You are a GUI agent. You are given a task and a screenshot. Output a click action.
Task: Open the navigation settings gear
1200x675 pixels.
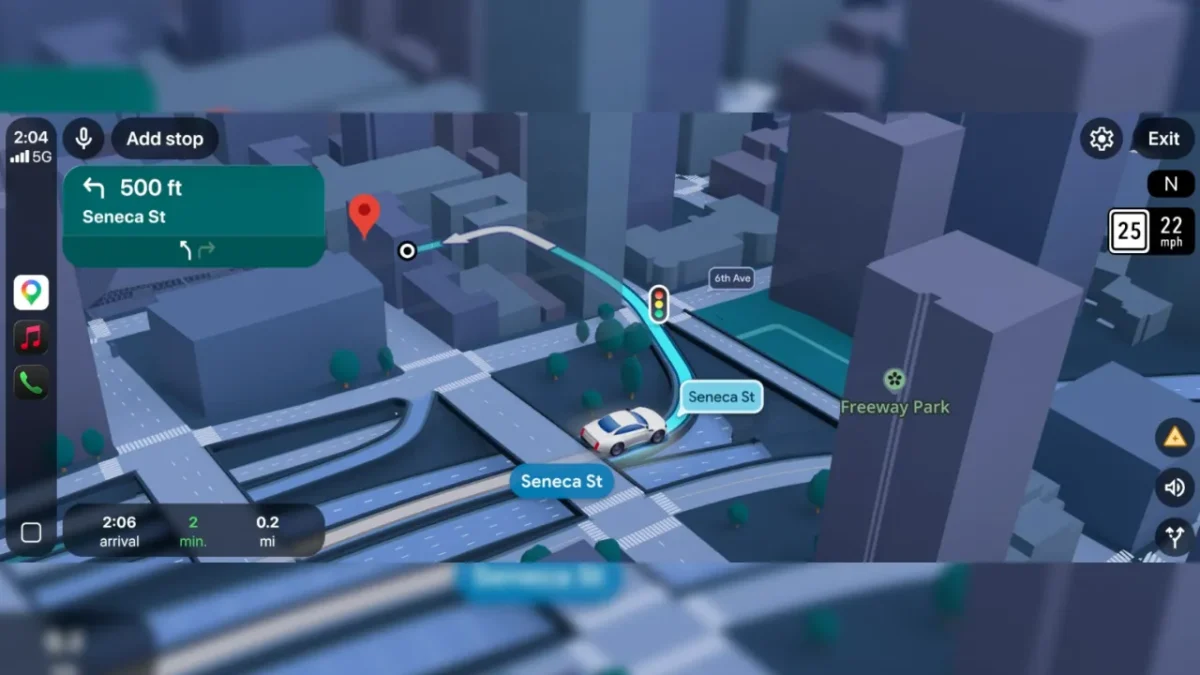click(1101, 139)
